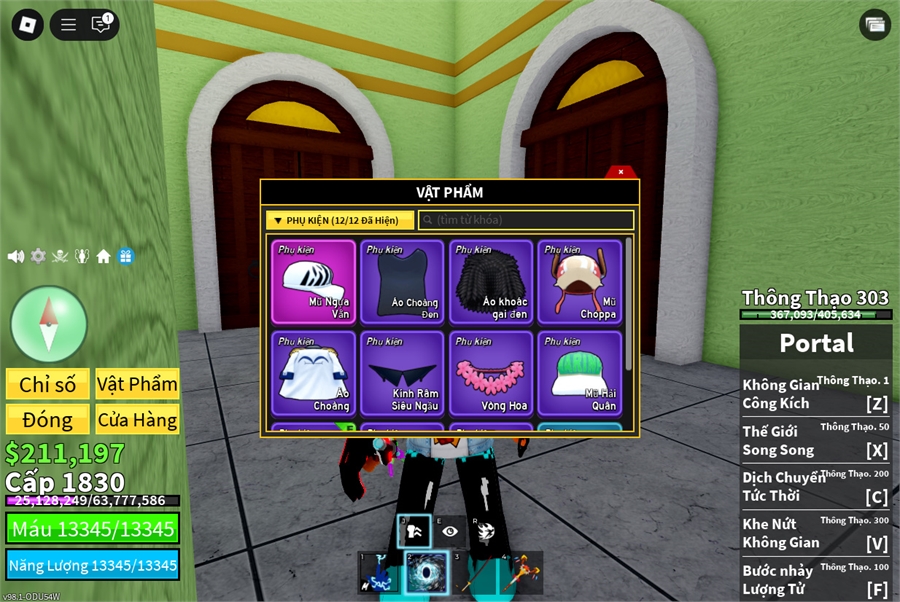Open the Roblox menu logo button
Image resolution: width=900 pixels, height=602 pixels.
[27, 25]
